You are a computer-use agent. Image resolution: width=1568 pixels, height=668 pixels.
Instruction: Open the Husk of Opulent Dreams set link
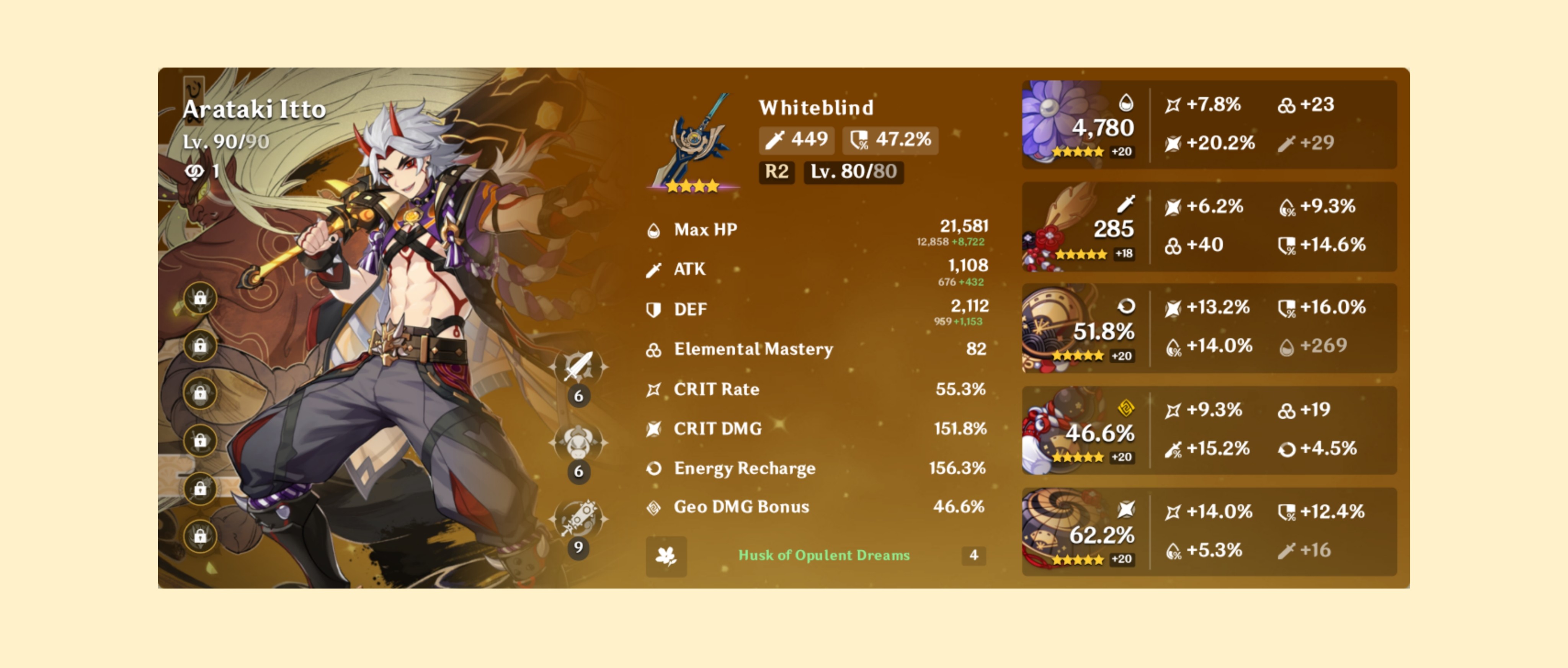pos(823,555)
